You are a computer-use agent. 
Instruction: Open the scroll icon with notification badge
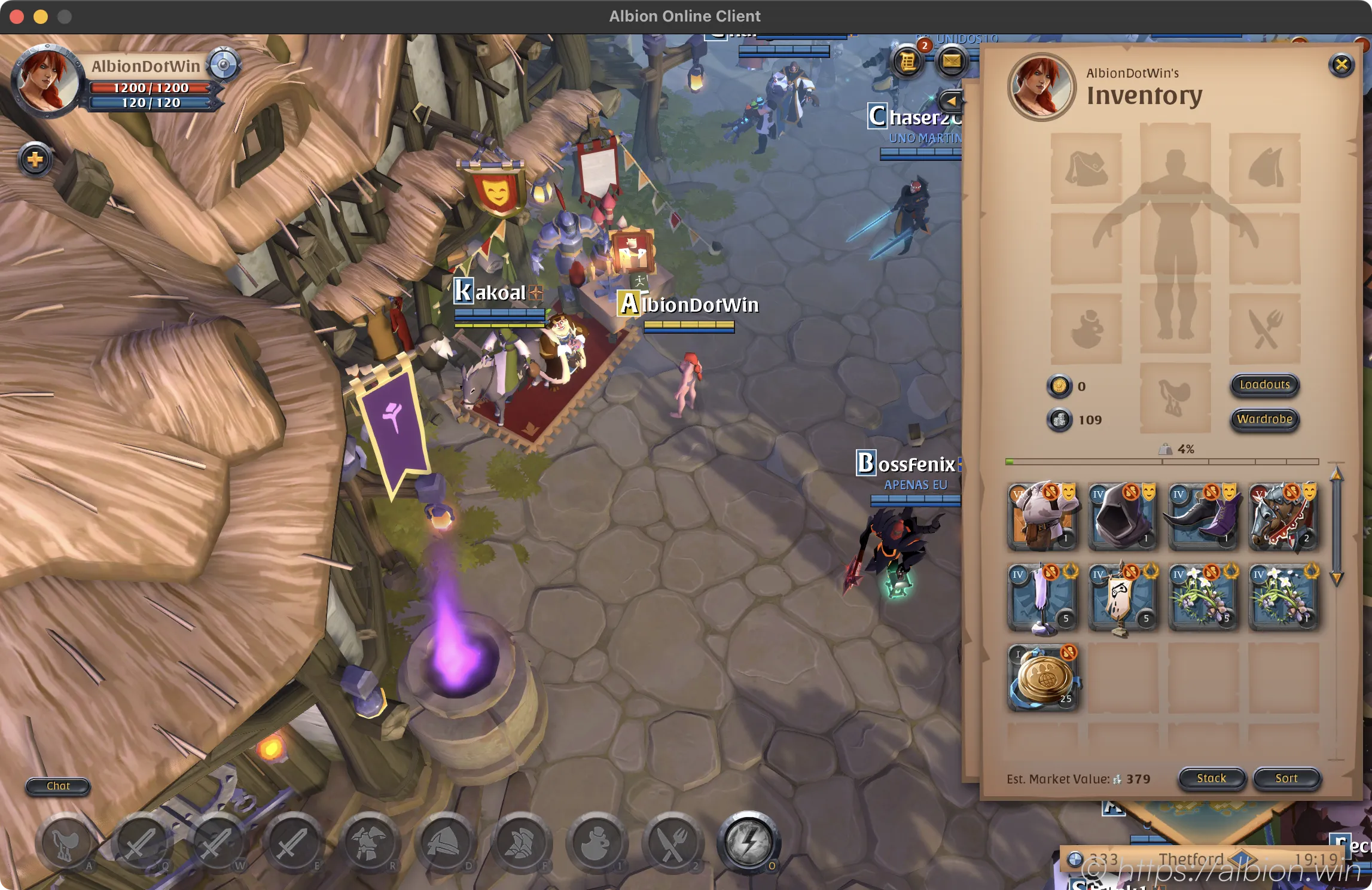(x=908, y=61)
